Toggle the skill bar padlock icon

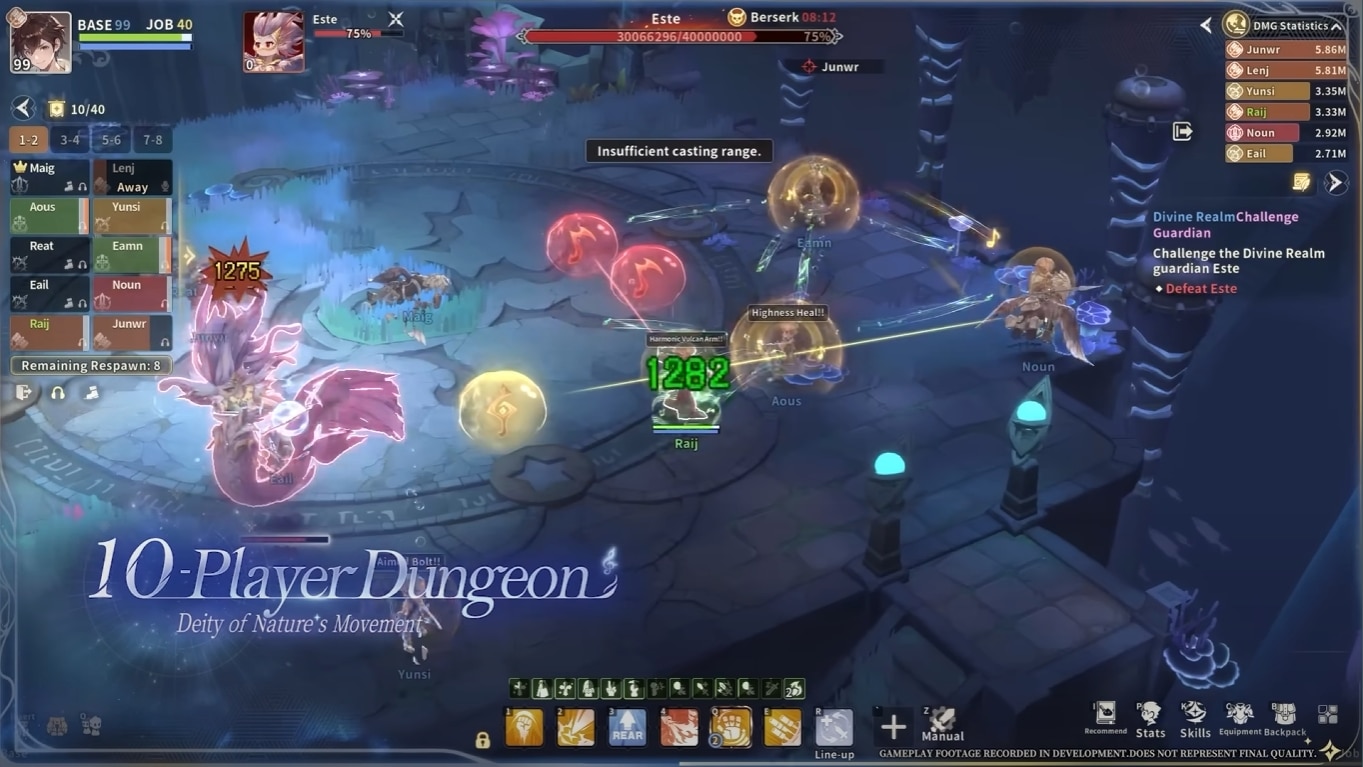point(483,740)
